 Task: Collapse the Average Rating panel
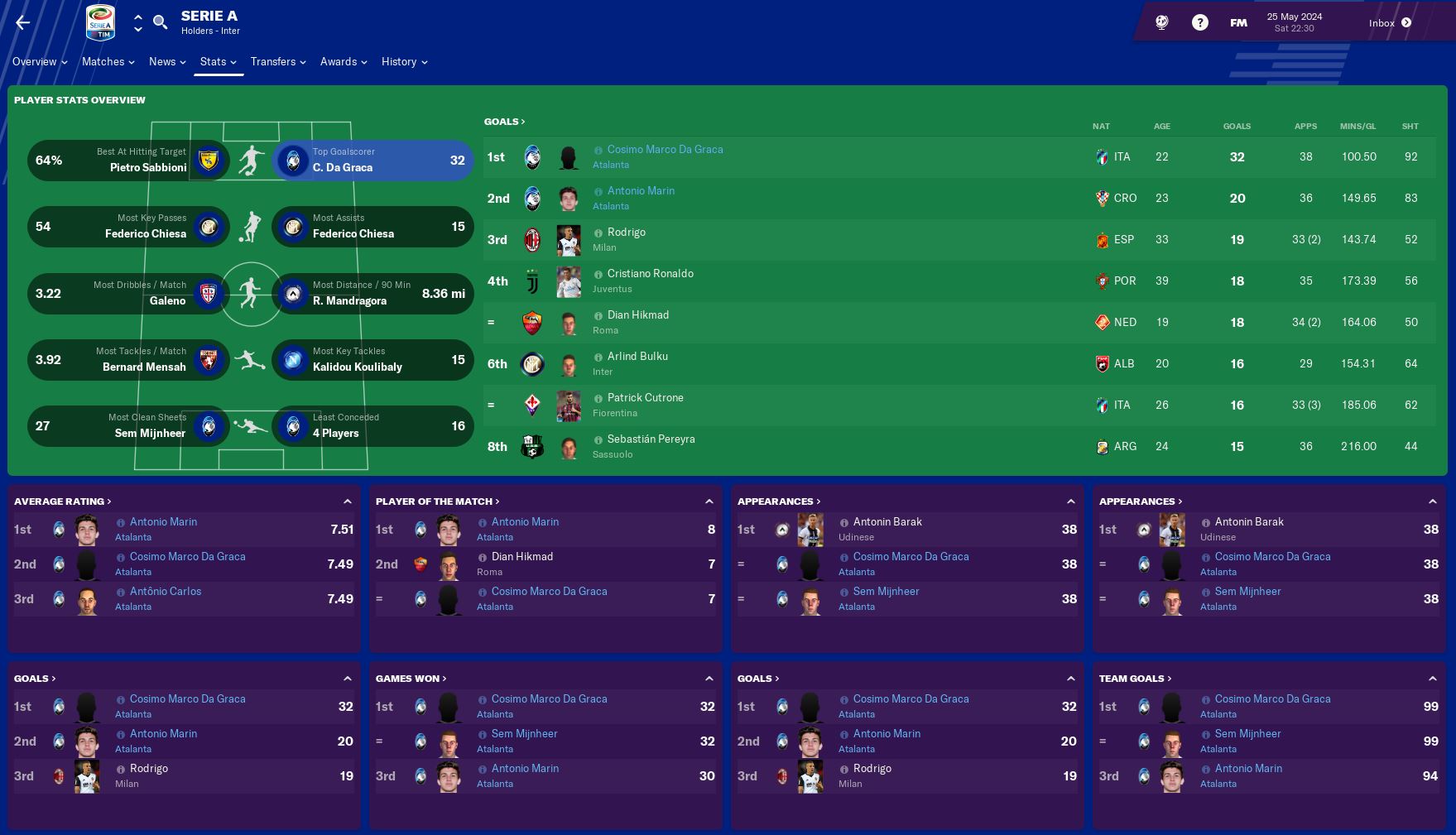click(x=347, y=500)
